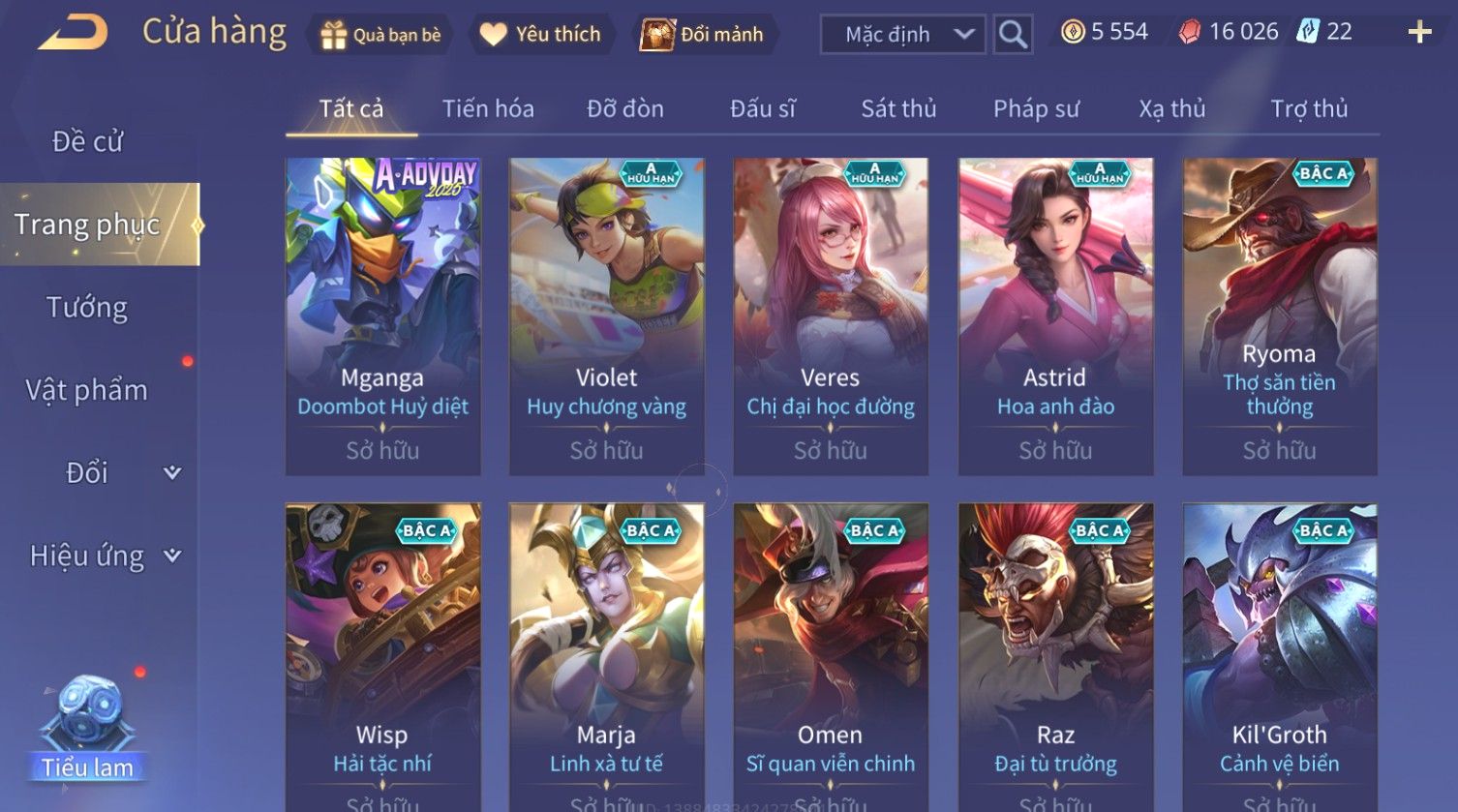Show the Sát thủ skins tab
1458x812 pixels.
[x=898, y=108]
